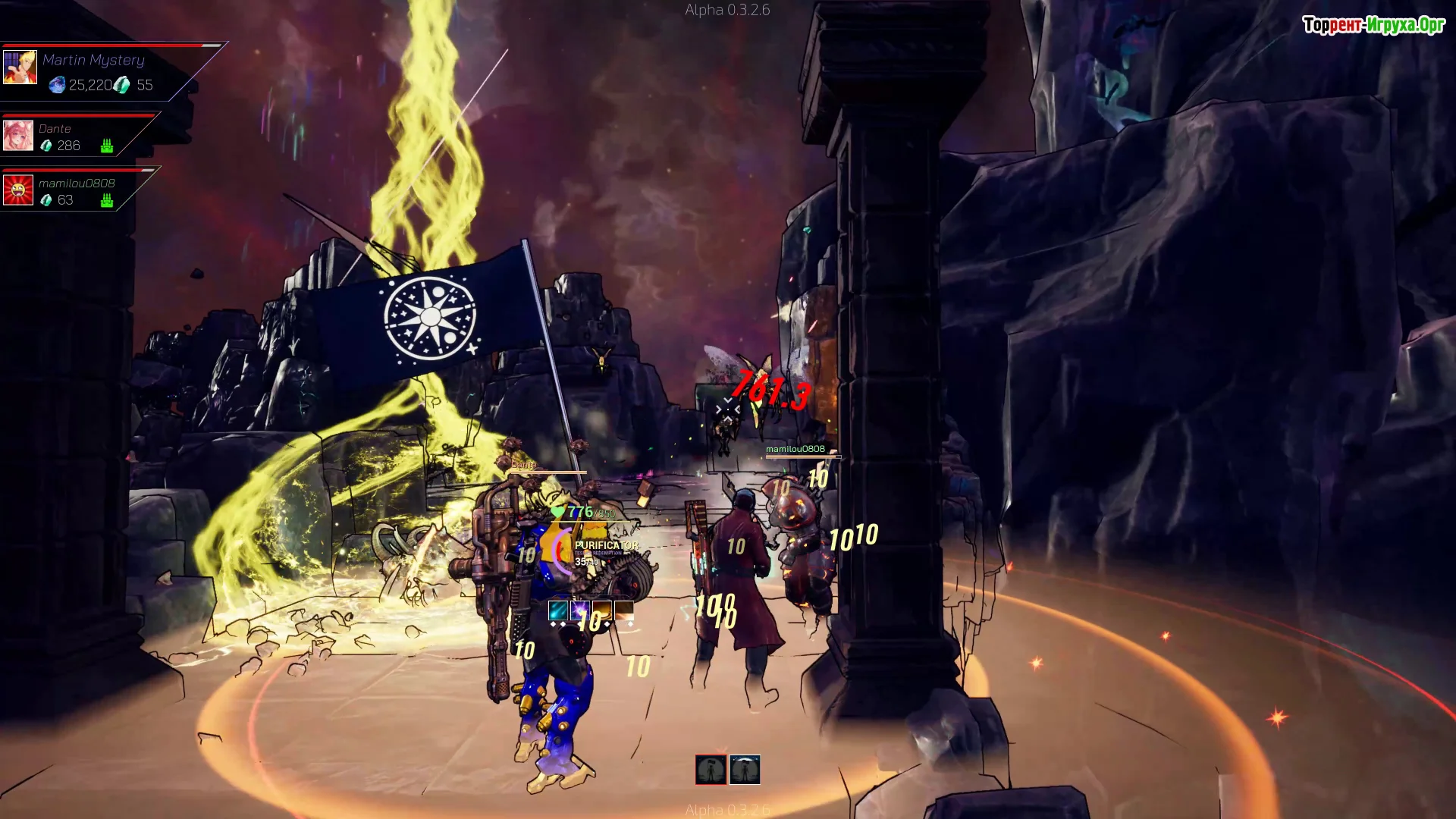This screenshot has width=1456, height=819.
Task: Select mamilou0808's smiley face avatar
Action: click(18, 190)
